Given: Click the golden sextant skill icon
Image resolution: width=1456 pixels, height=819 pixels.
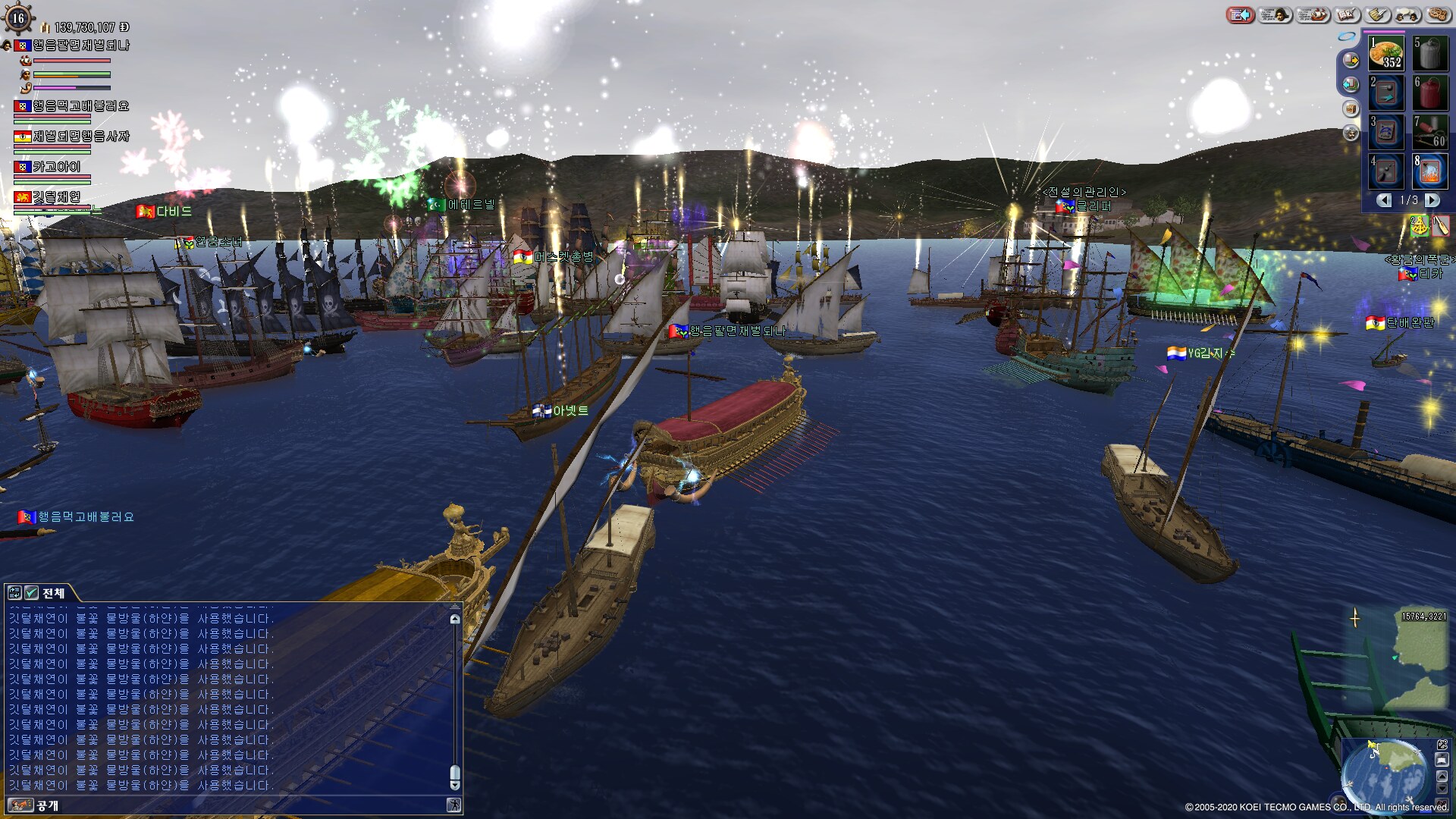Looking at the screenshot, I should coord(1418,225).
